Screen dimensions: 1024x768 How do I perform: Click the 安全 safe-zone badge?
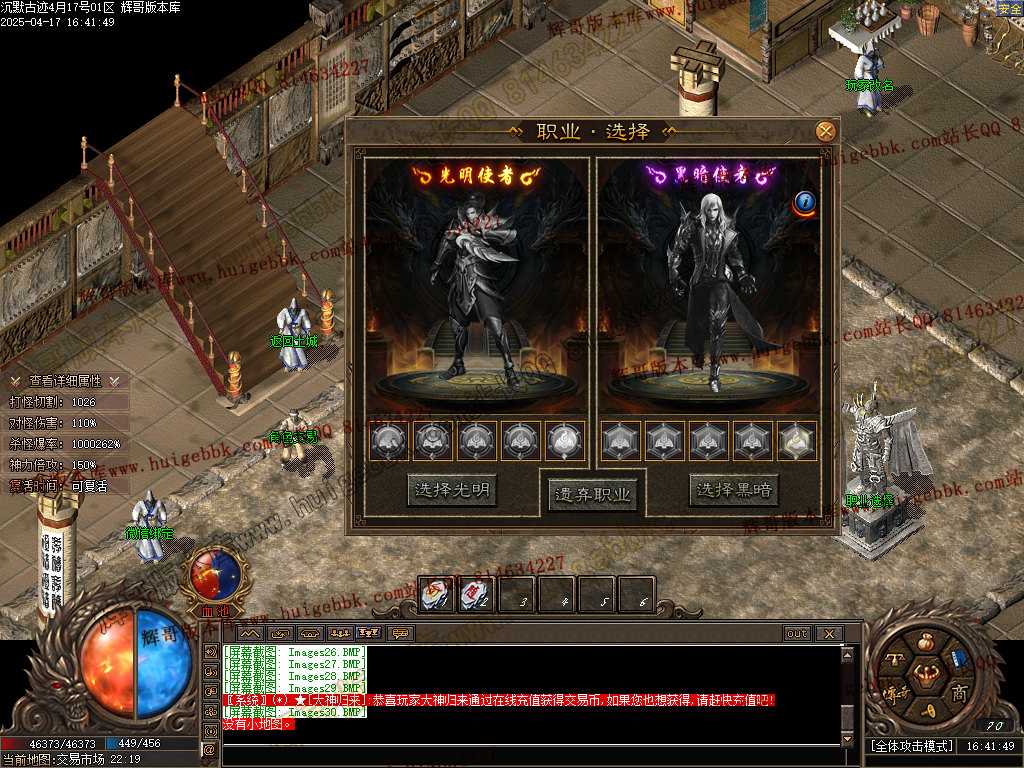tap(1010, 9)
